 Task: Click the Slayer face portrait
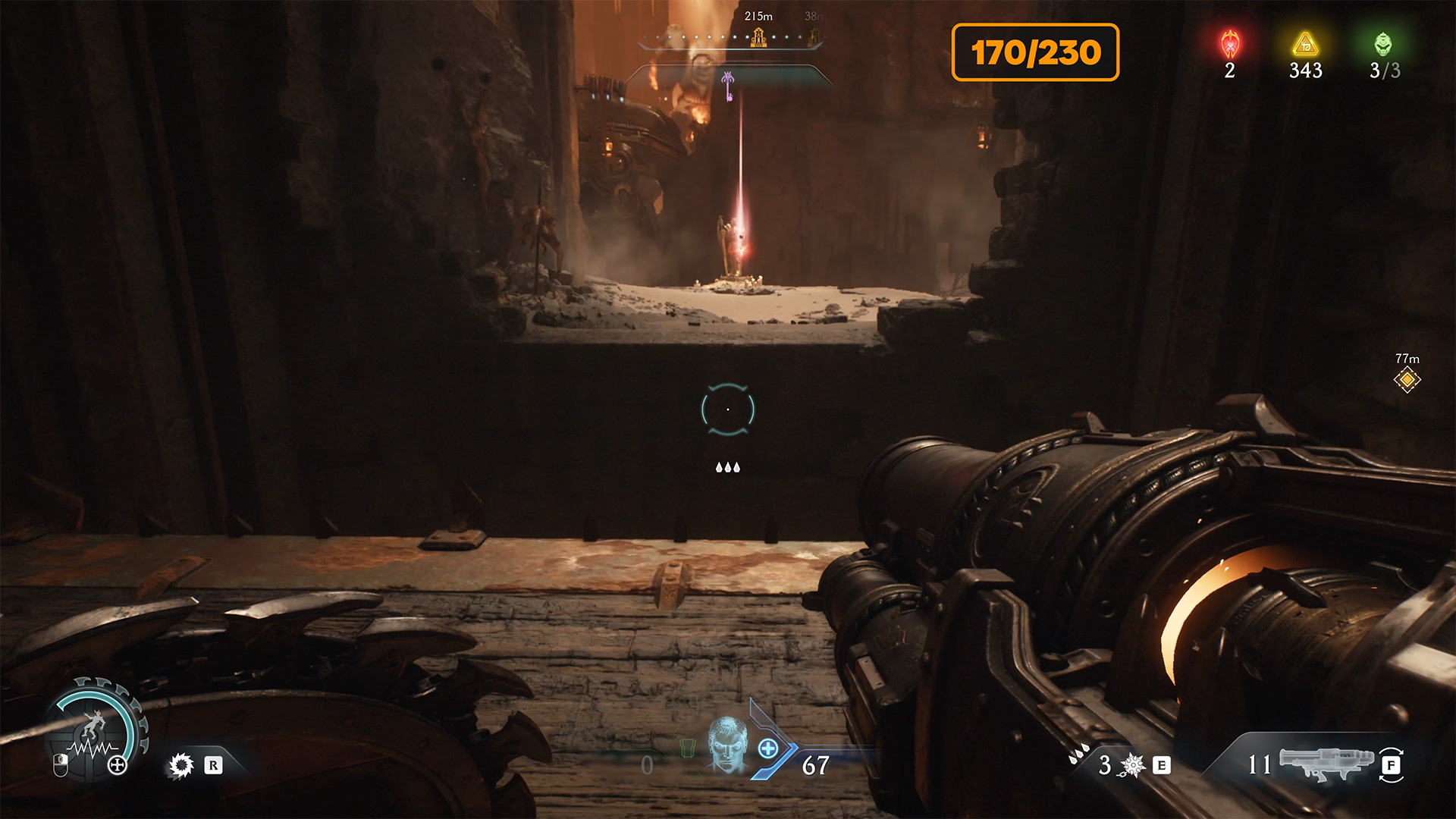[x=727, y=745]
